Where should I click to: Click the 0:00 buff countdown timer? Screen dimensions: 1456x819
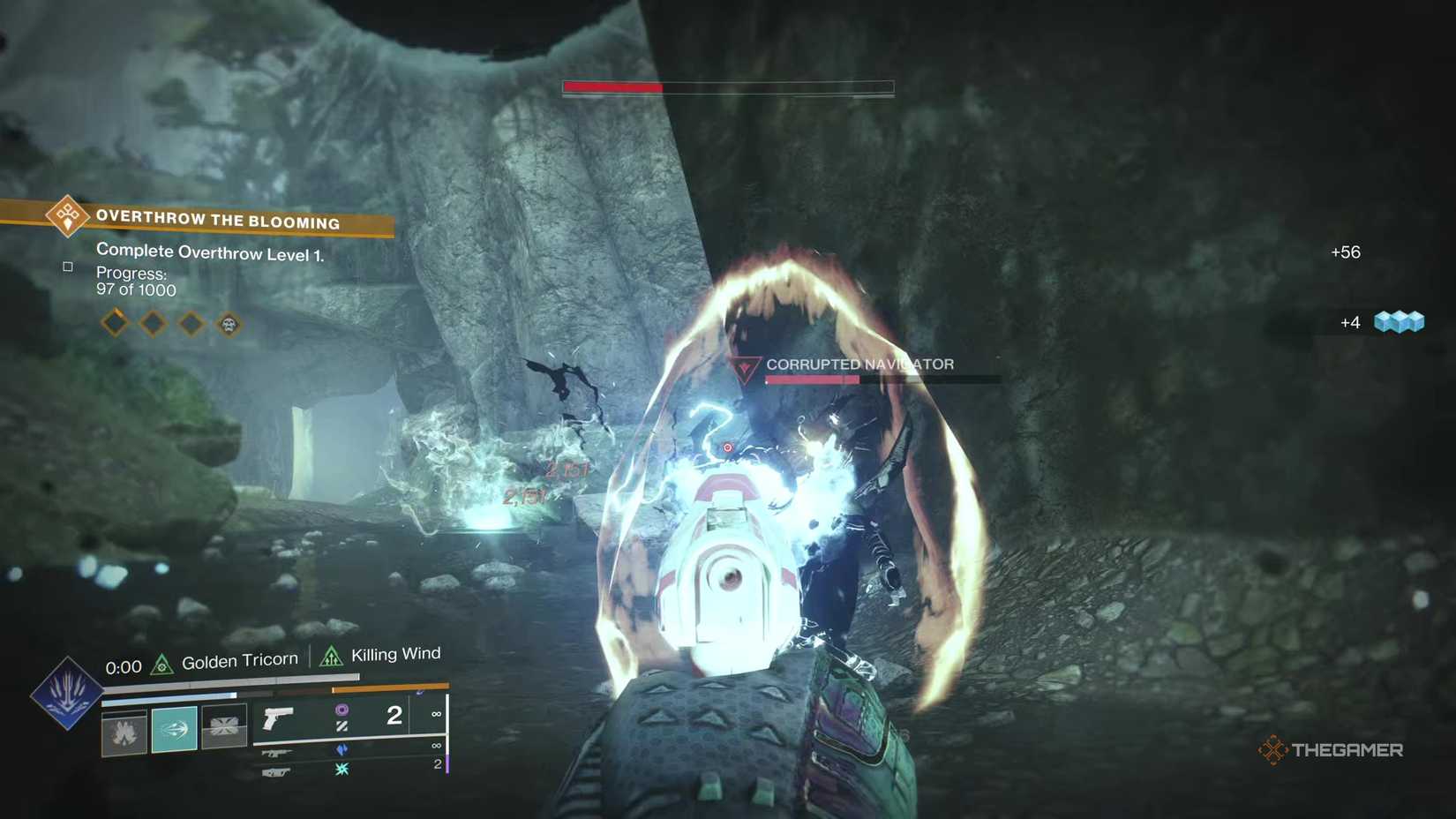coord(123,666)
